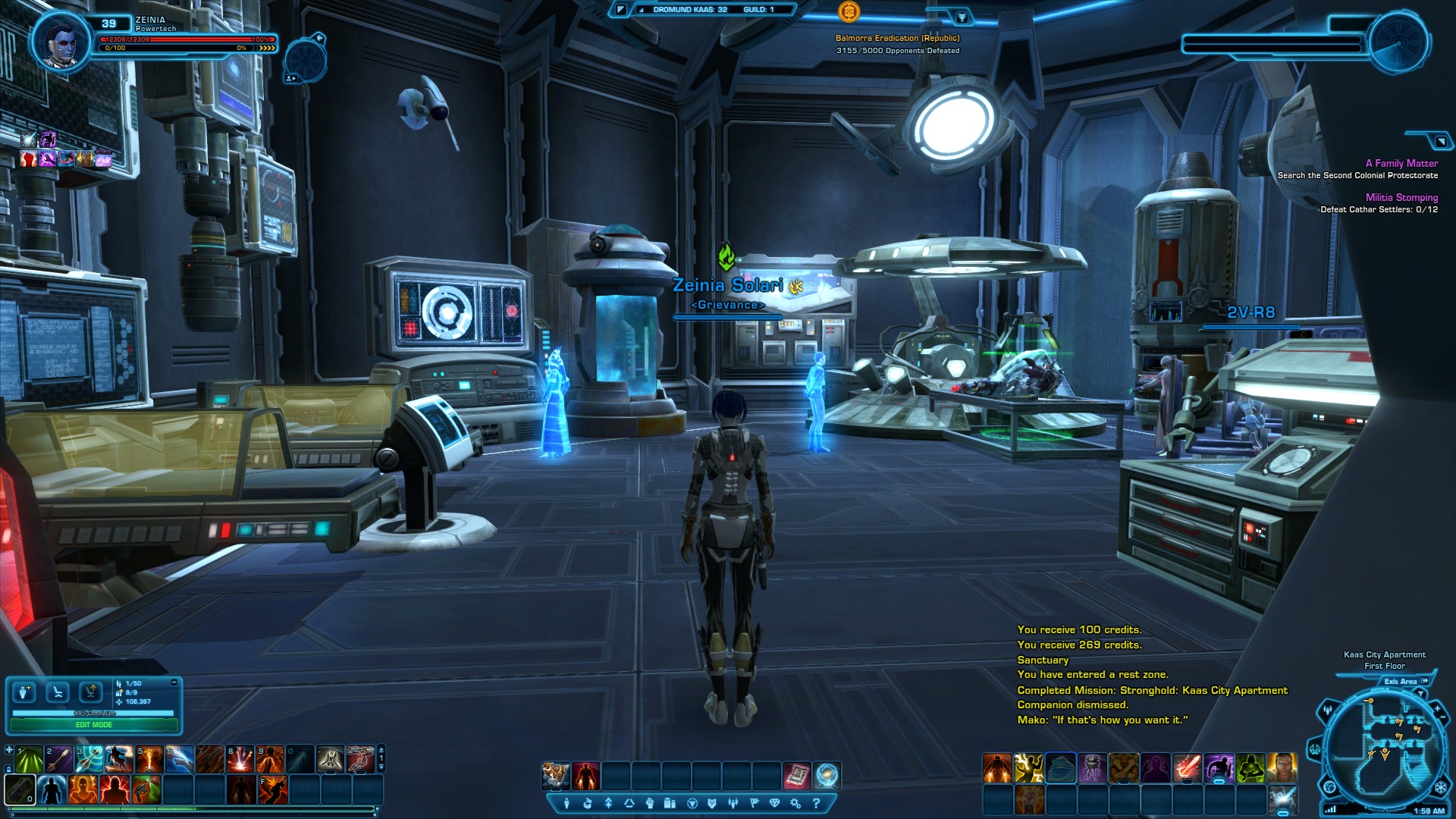
Task: Open the question mark help menu
Action: 817,803
